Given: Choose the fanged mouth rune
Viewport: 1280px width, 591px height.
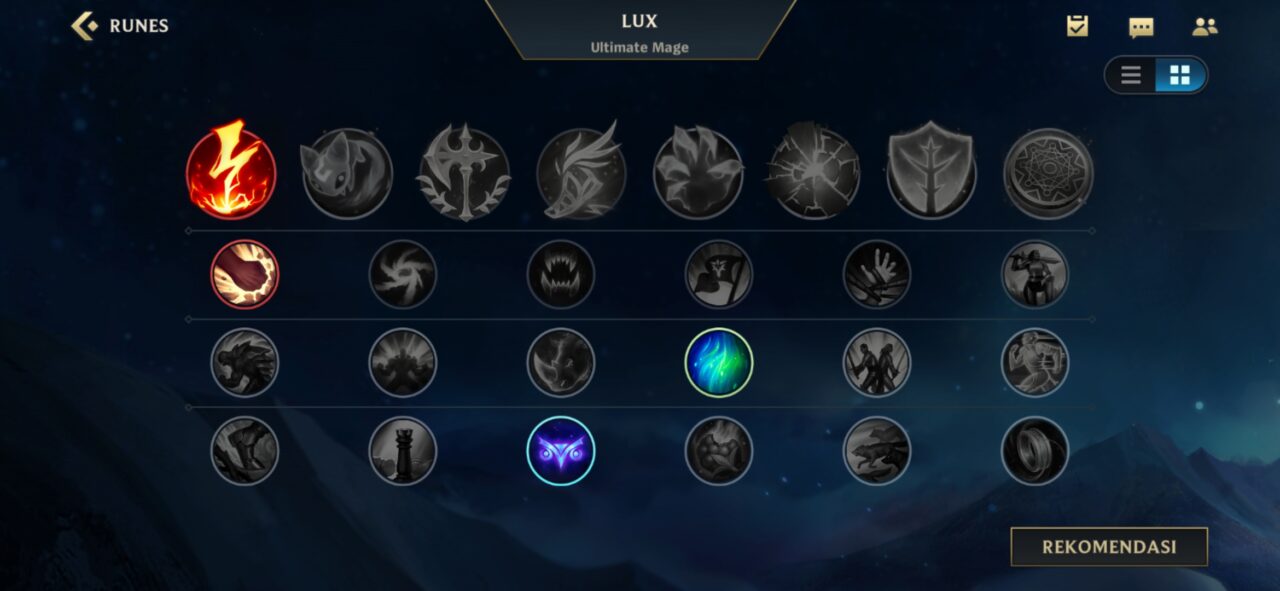Looking at the screenshot, I should (x=561, y=274).
